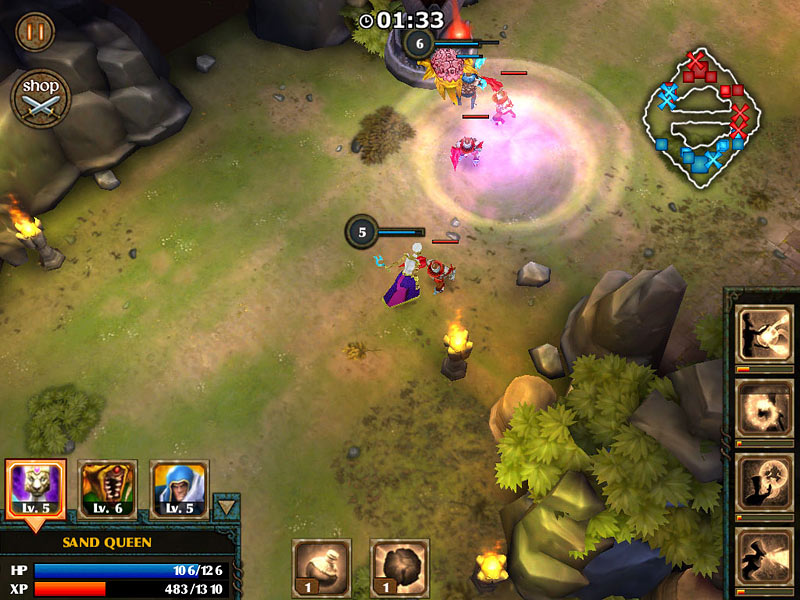Image resolution: width=800 pixels, height=600 pixels.
Task: Switch to the green serpent hero, Lv. 6
Action: pyautogui.click(x=107, y=489)
